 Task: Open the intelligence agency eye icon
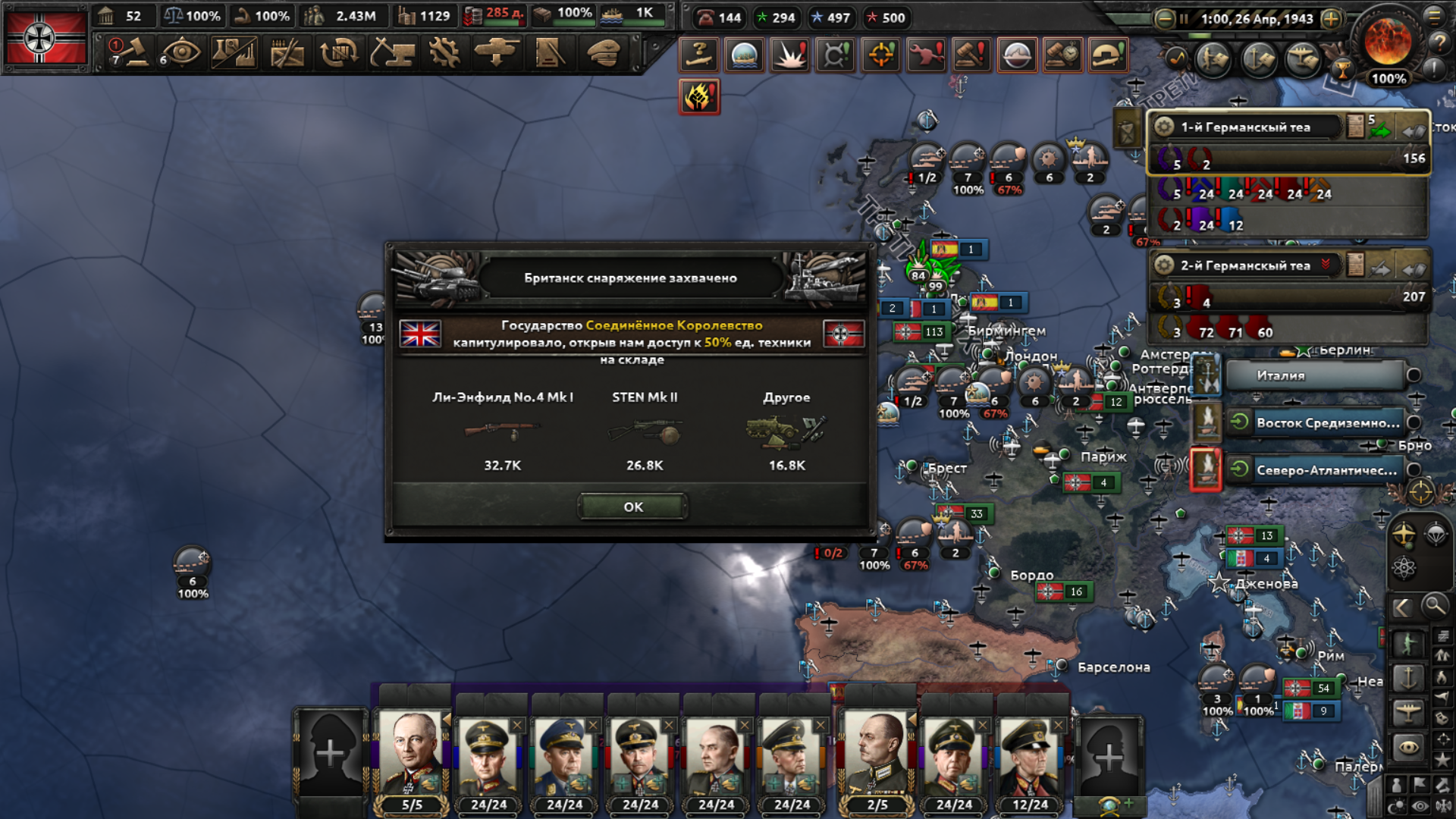click(180, 53)
